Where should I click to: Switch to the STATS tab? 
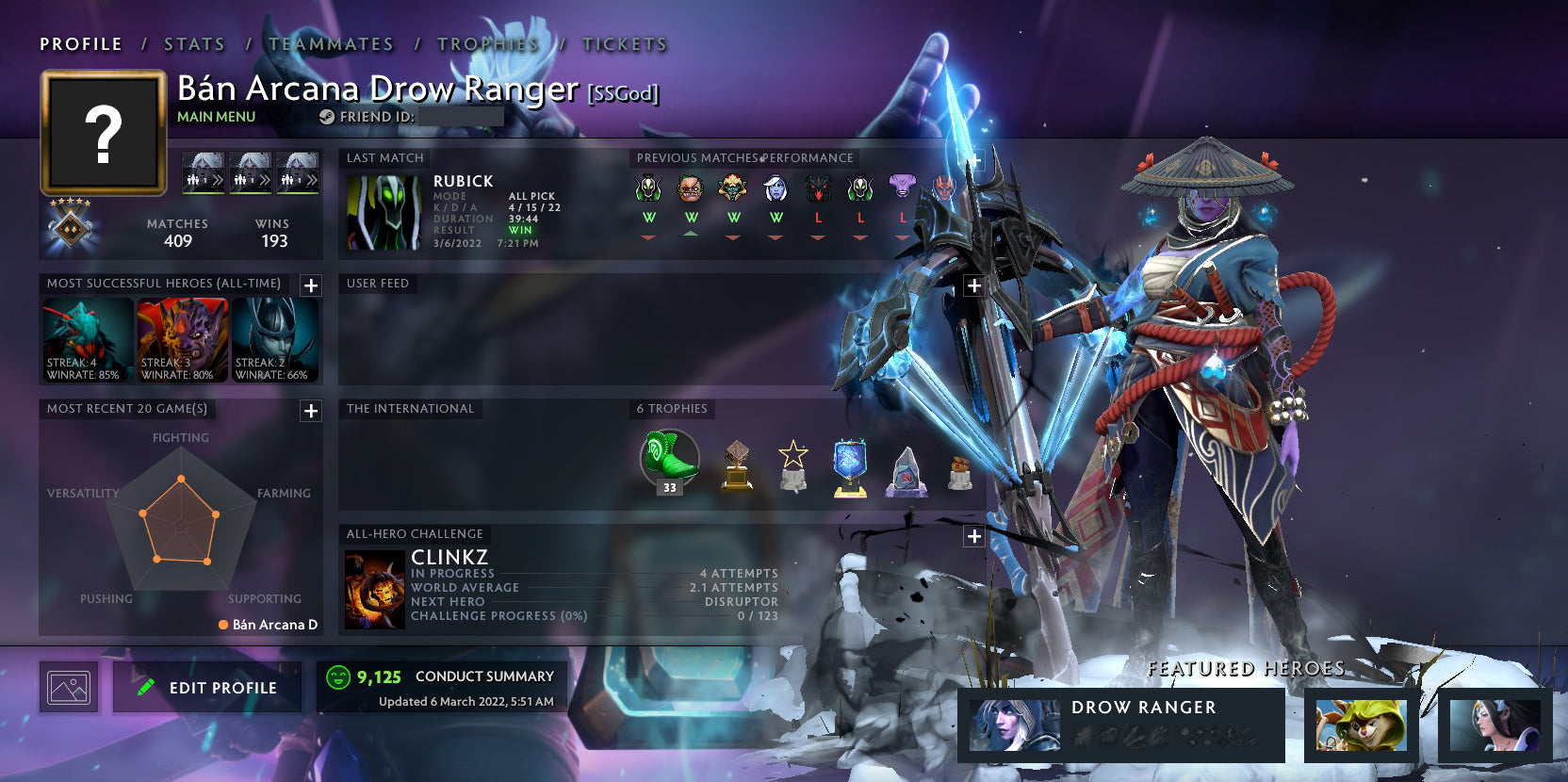tap(192, 43)
